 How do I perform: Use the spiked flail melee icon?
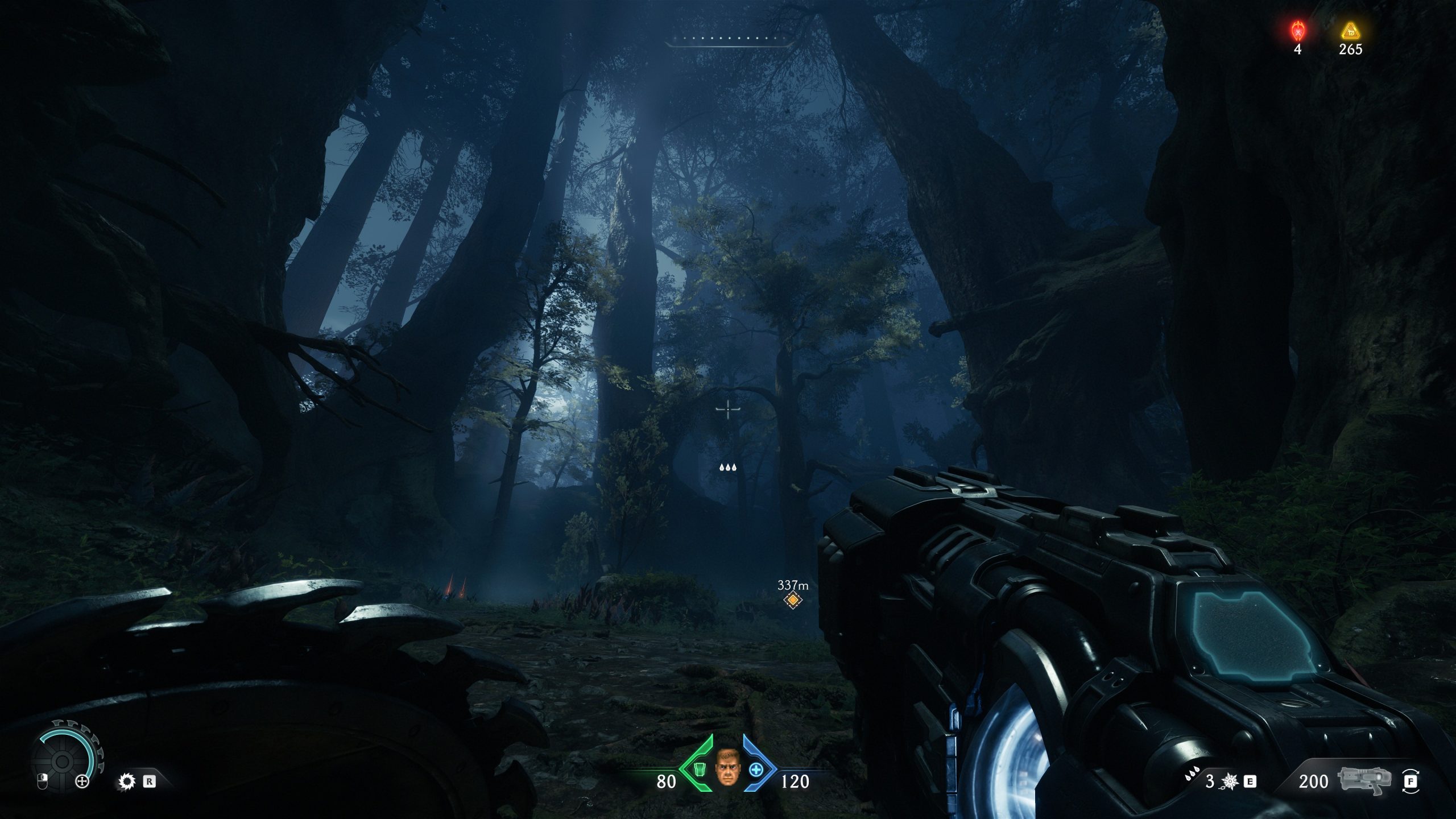tap(1230, 782)
